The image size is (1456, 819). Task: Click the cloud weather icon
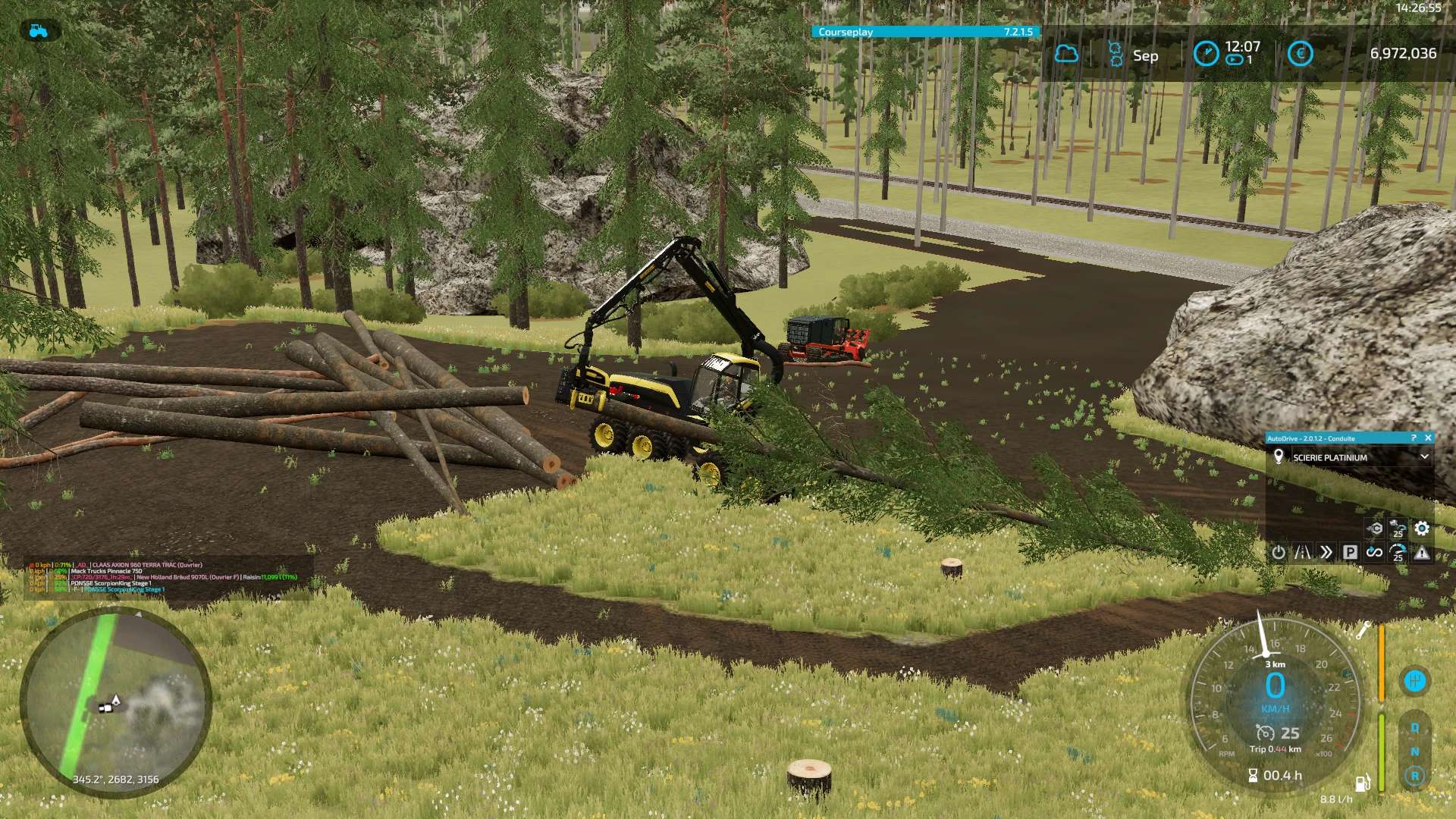[x=1066, y=54]
